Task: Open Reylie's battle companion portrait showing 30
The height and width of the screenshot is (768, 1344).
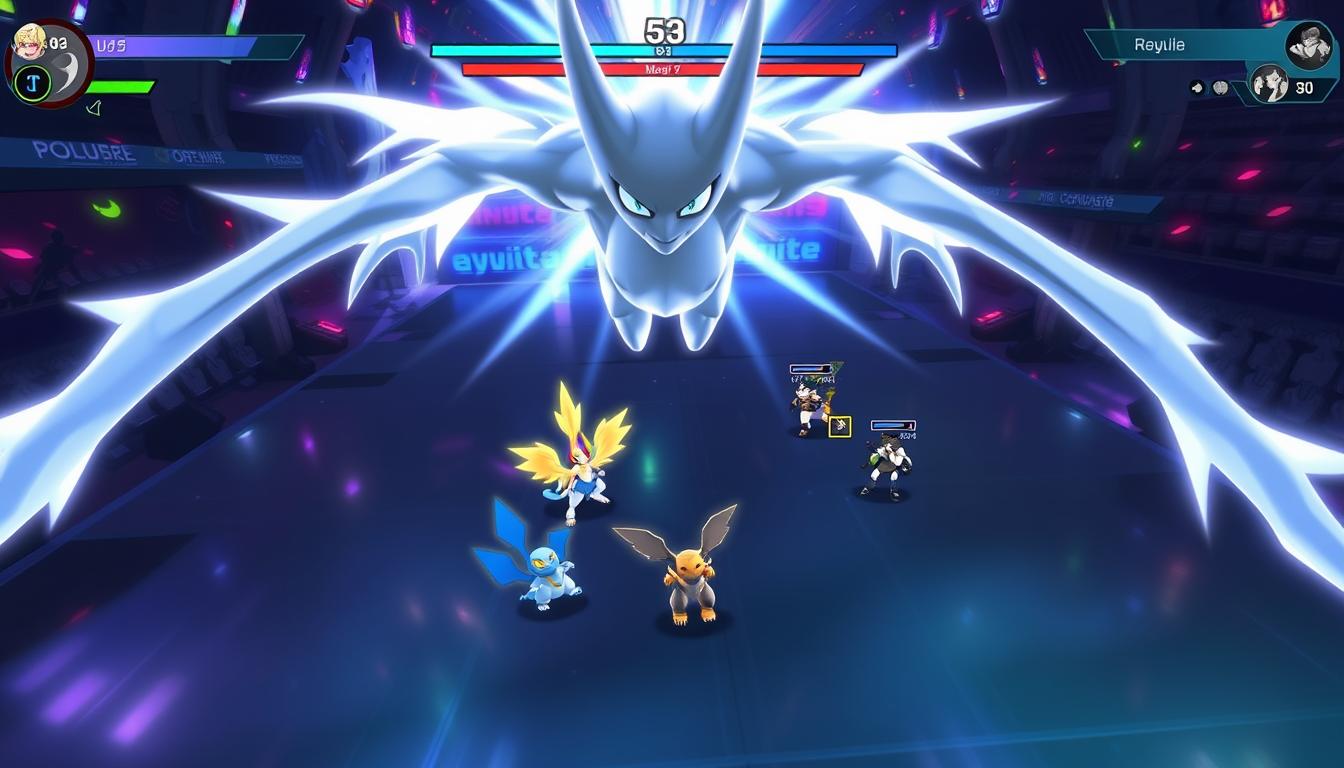Action: pyautogui.click(x=1270, y=85)
